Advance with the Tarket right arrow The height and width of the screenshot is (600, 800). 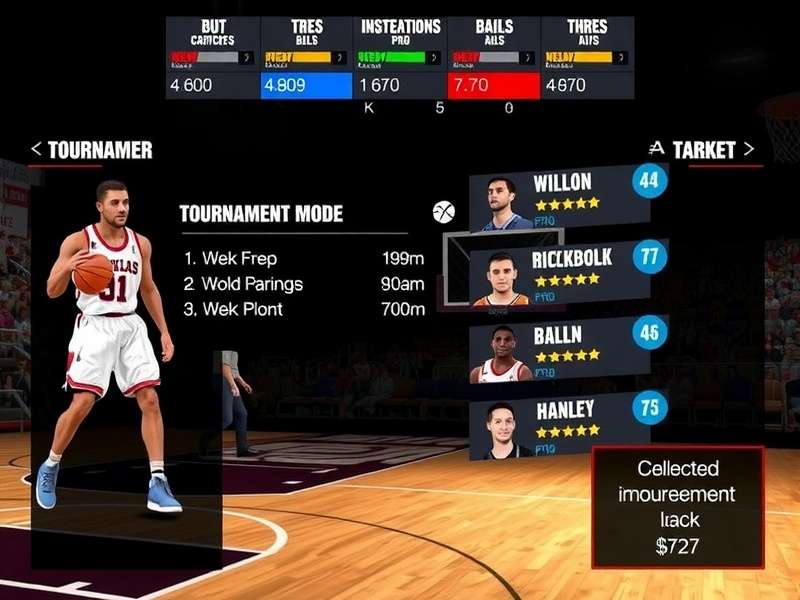click(748, 150)
